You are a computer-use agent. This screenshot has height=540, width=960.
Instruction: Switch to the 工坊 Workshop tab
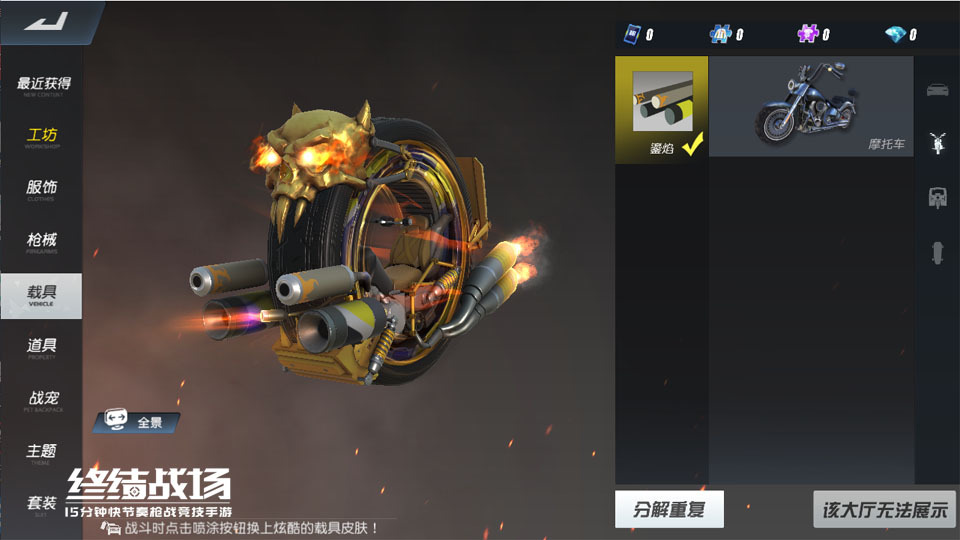pos(42,137)
